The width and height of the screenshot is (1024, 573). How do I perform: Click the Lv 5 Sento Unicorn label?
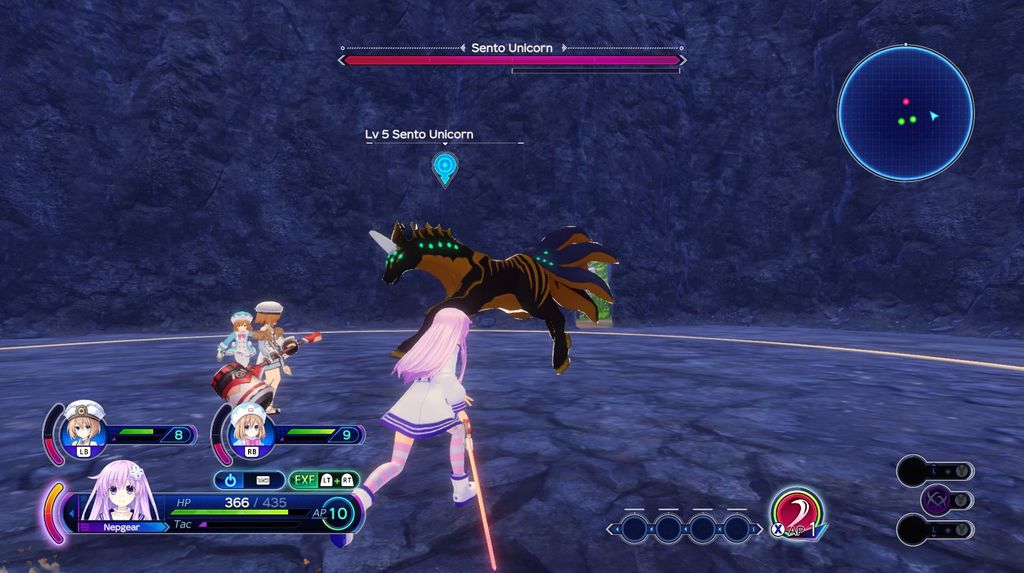(x=419, y=134)
